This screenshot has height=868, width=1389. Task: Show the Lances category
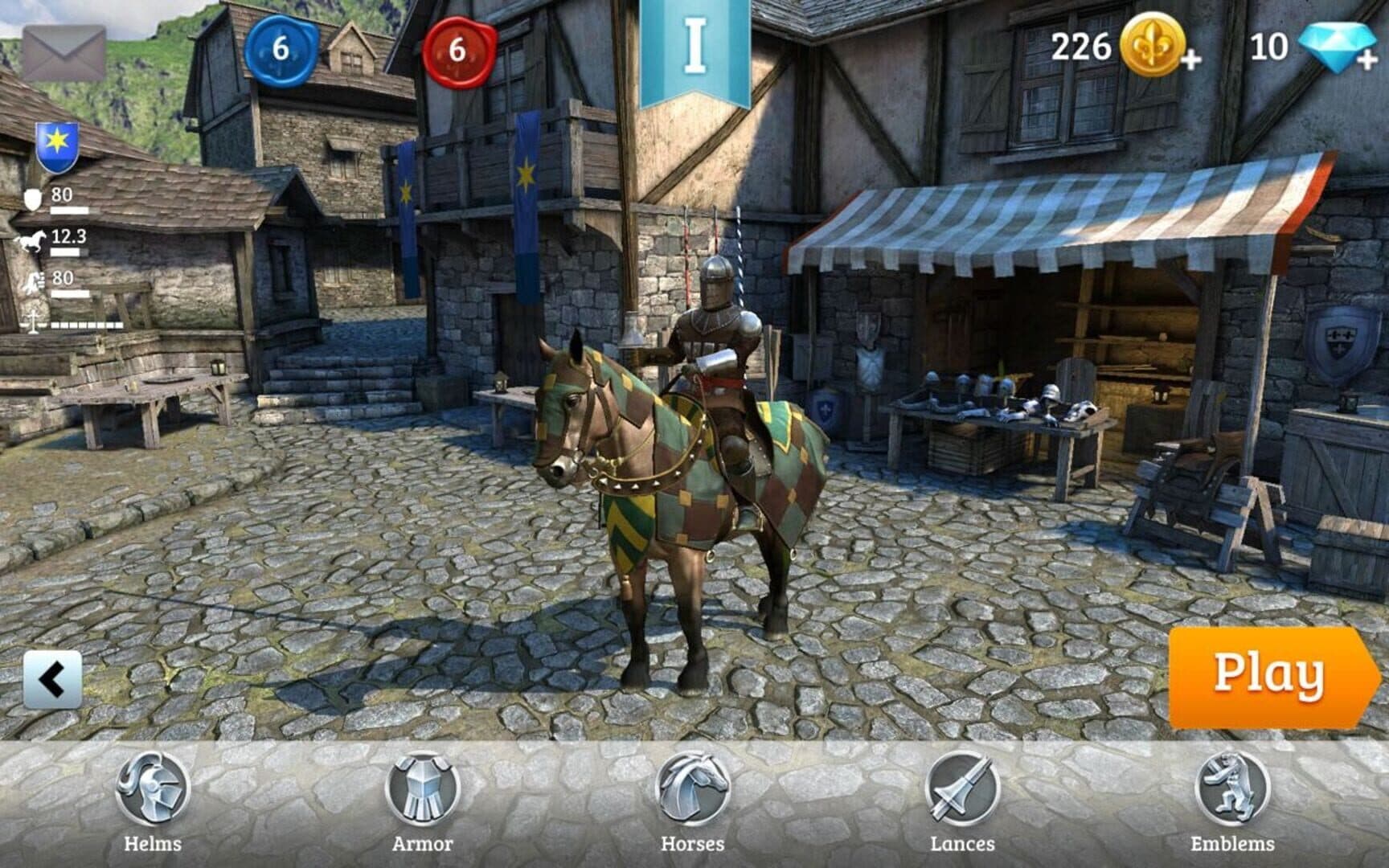tap(962, 800)
